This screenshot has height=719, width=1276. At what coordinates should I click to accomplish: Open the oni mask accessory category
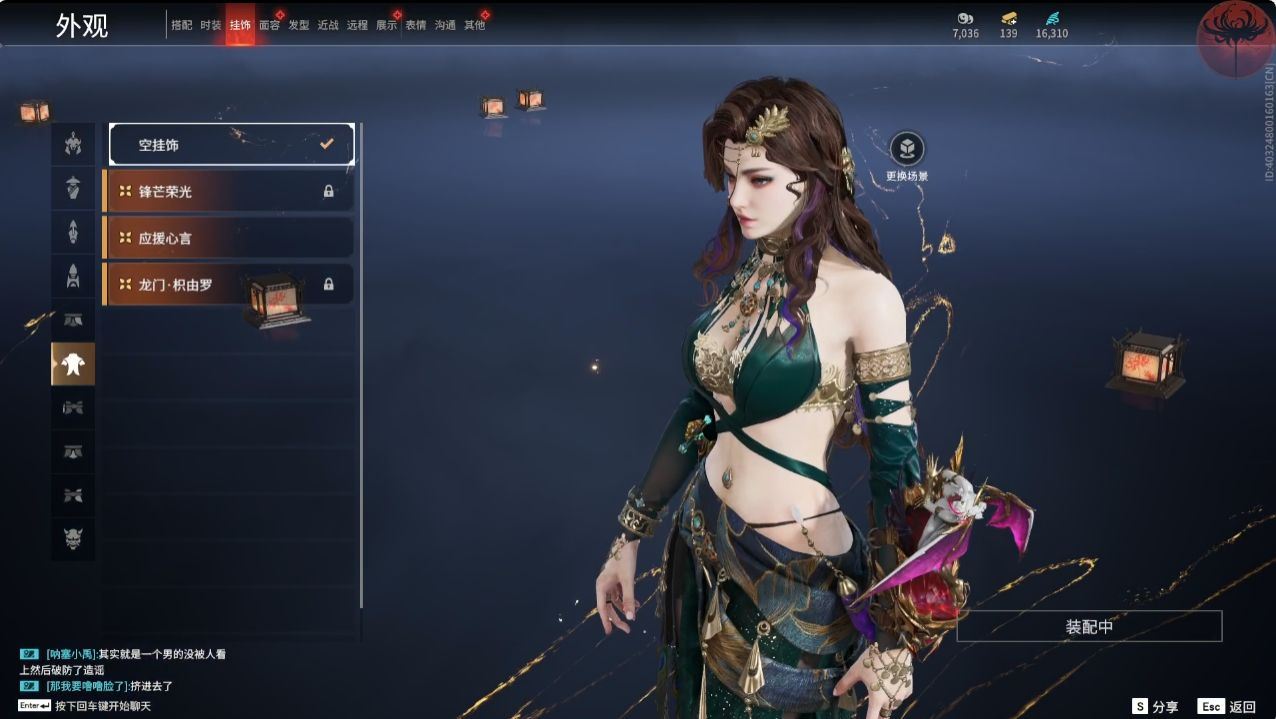click(73, 540)
